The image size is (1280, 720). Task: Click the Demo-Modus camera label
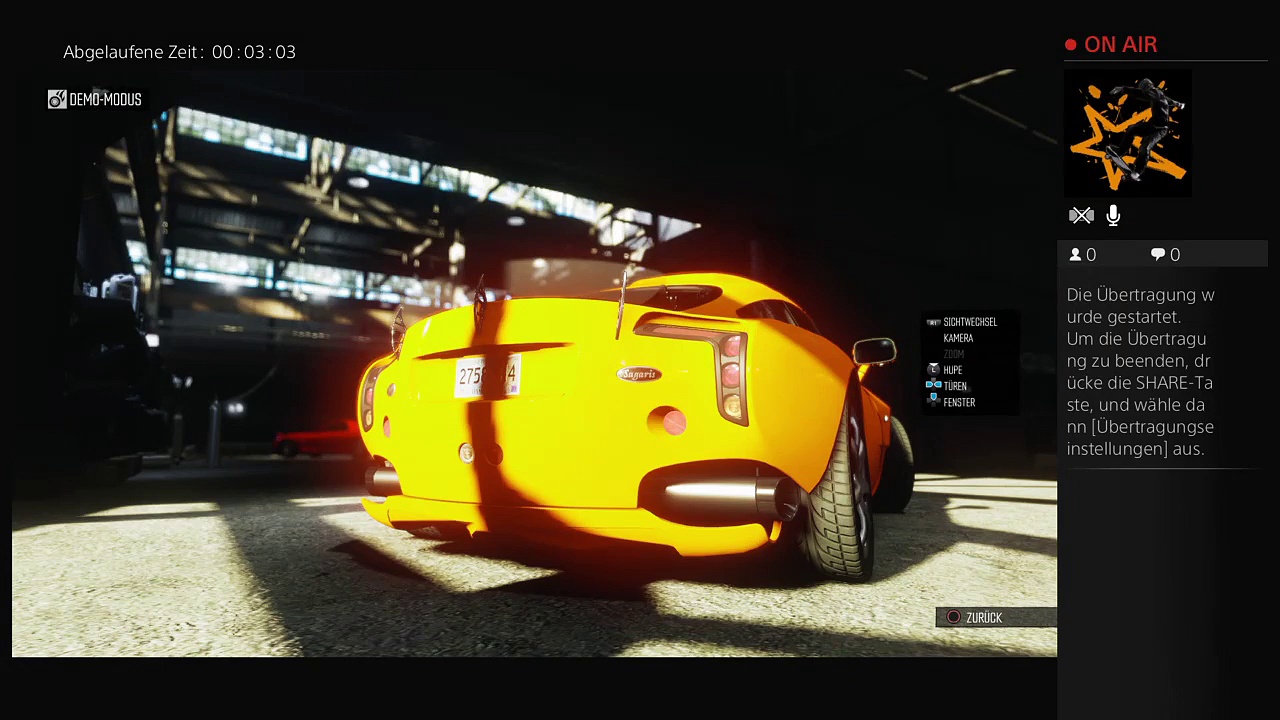(95, 100)
